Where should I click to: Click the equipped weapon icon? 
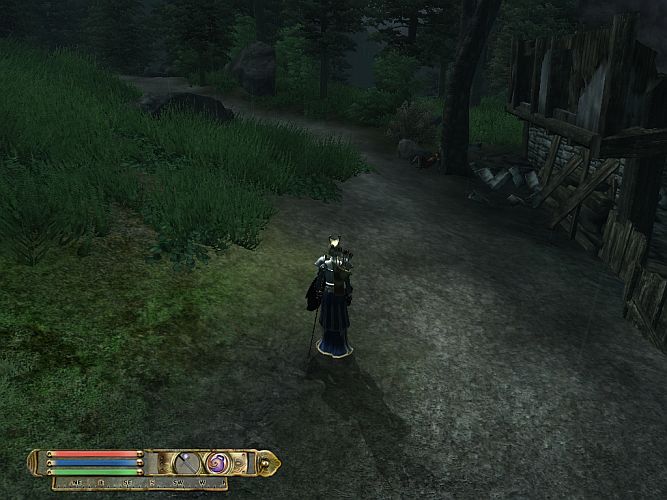pyautogui.click(x=187, y=463)
